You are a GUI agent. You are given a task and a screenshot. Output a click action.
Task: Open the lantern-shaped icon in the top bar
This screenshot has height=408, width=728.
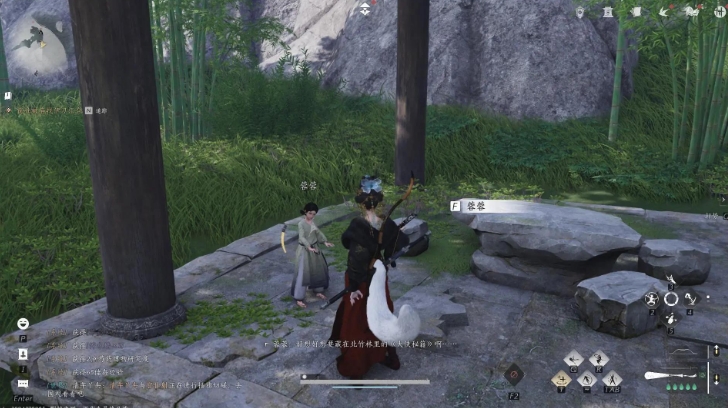point(581,12)
